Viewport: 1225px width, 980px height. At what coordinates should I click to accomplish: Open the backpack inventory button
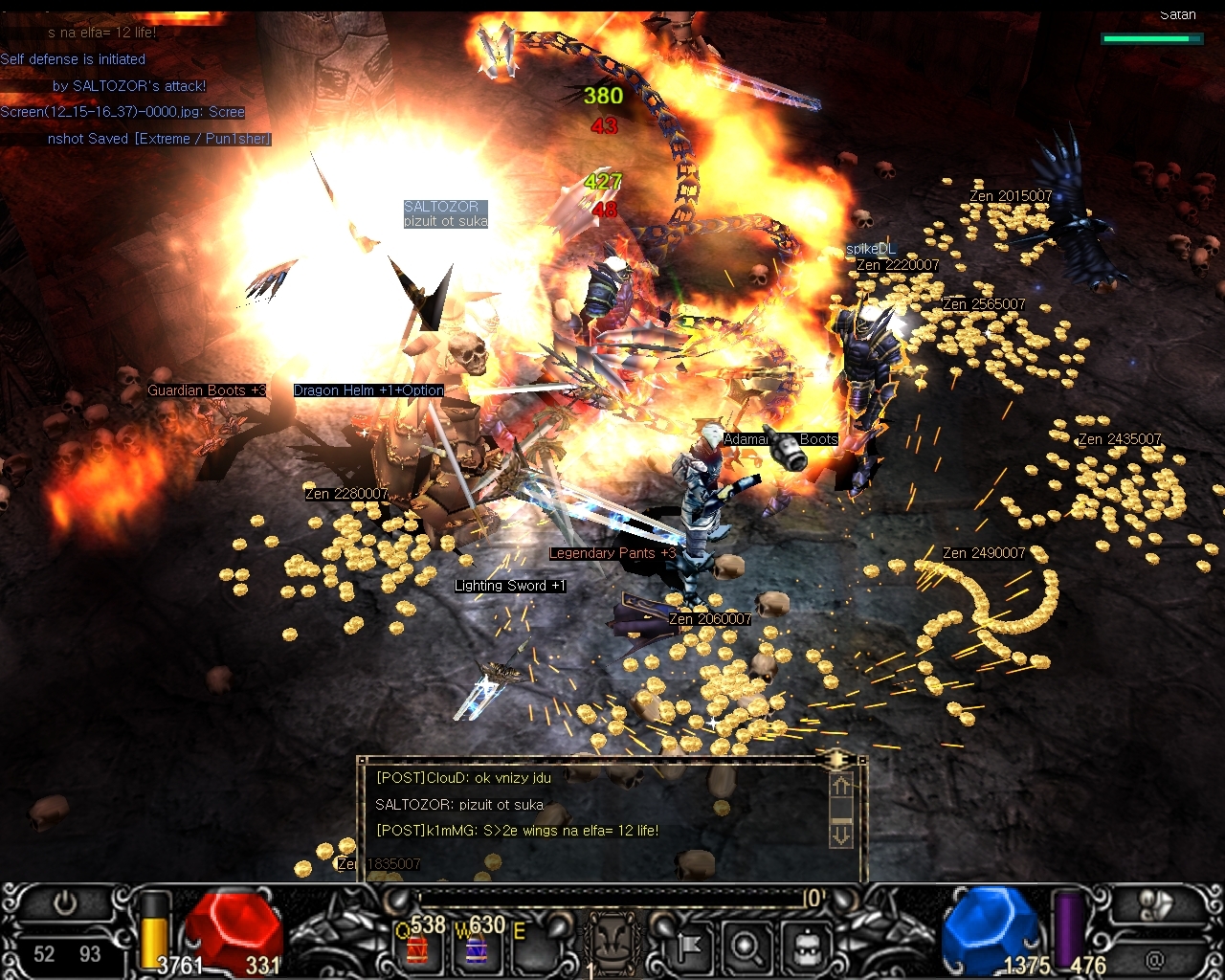pyautogui.click(x=807, y=947)
